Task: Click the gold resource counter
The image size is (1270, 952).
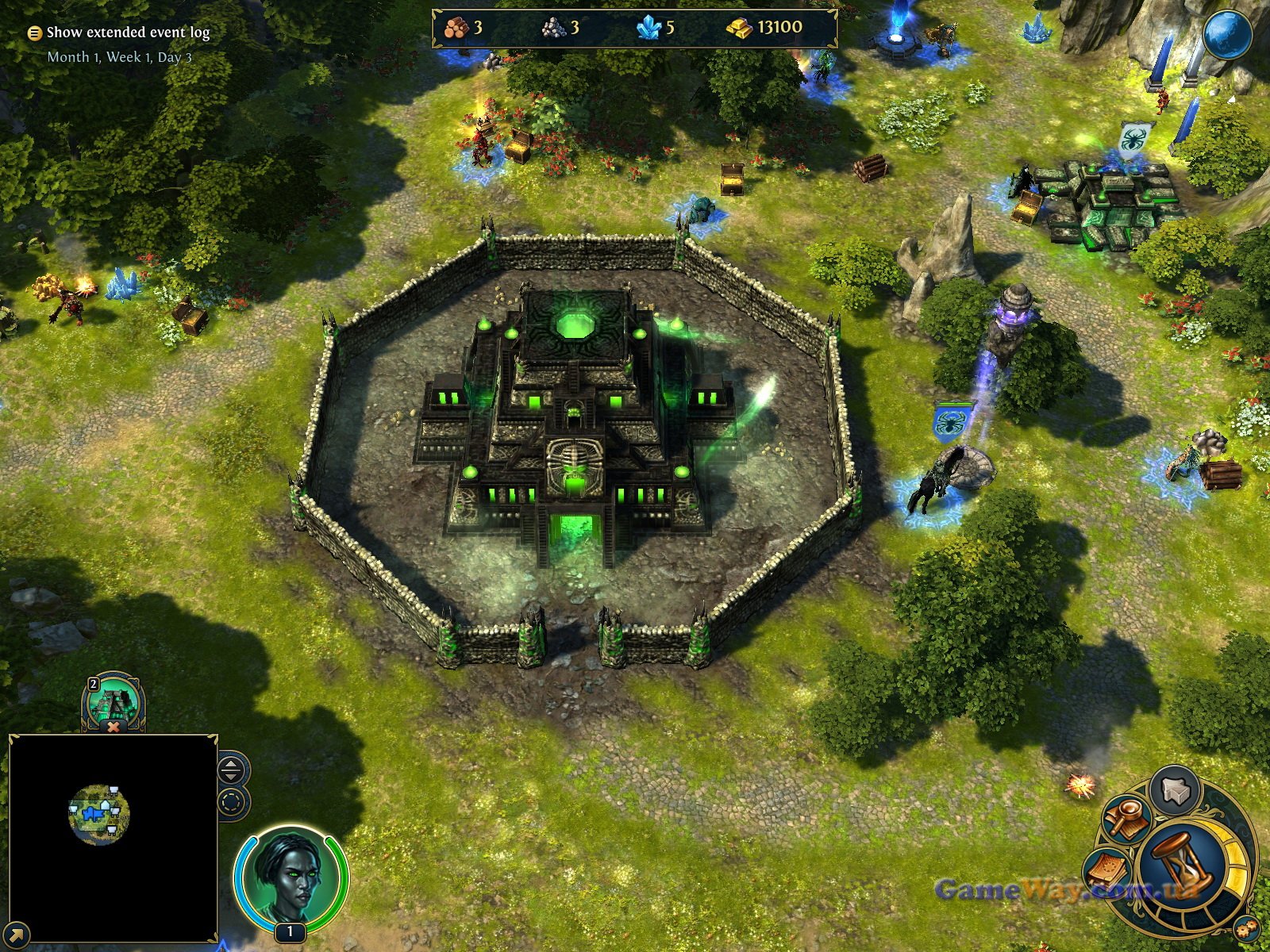Action: 764,28
